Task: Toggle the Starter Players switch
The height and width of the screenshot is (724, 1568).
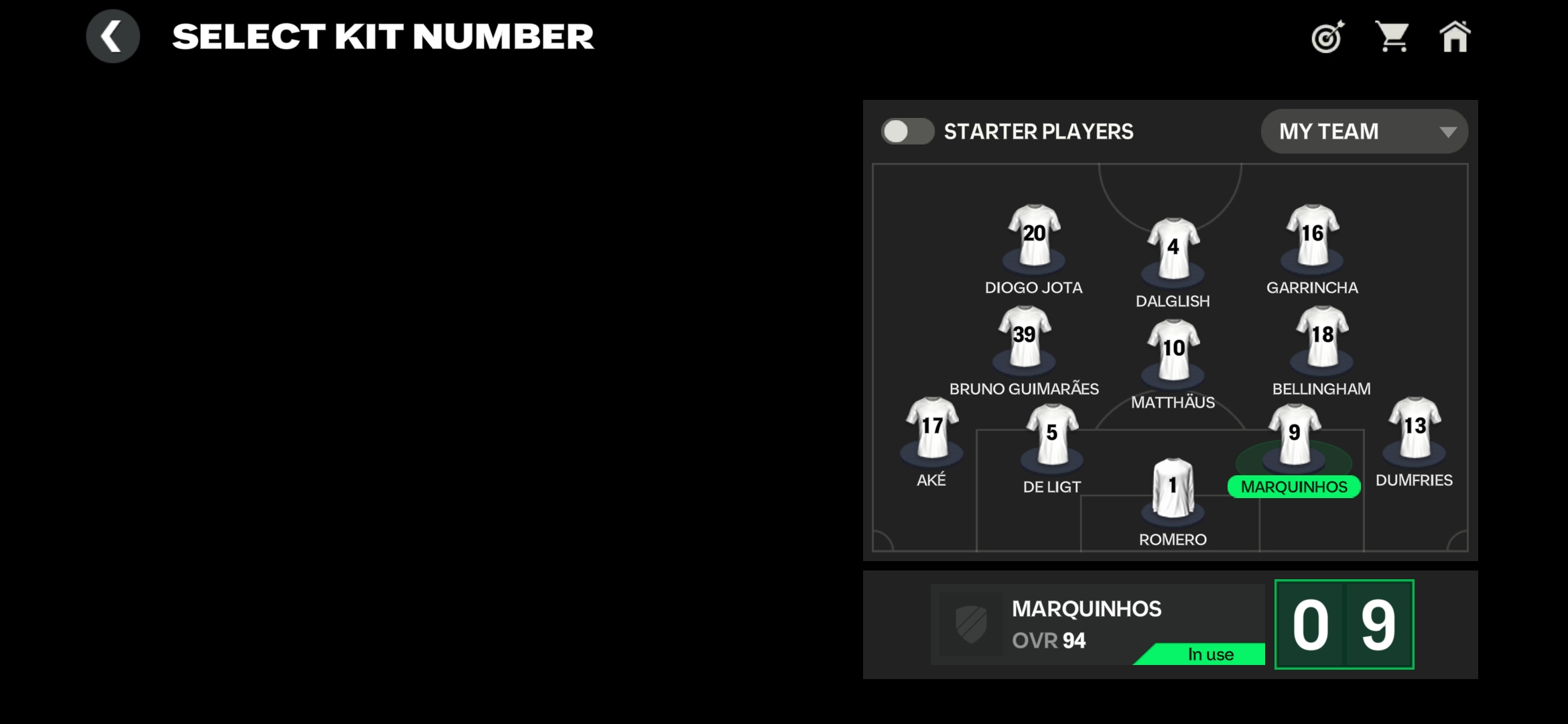Action: tap(907, 131)
